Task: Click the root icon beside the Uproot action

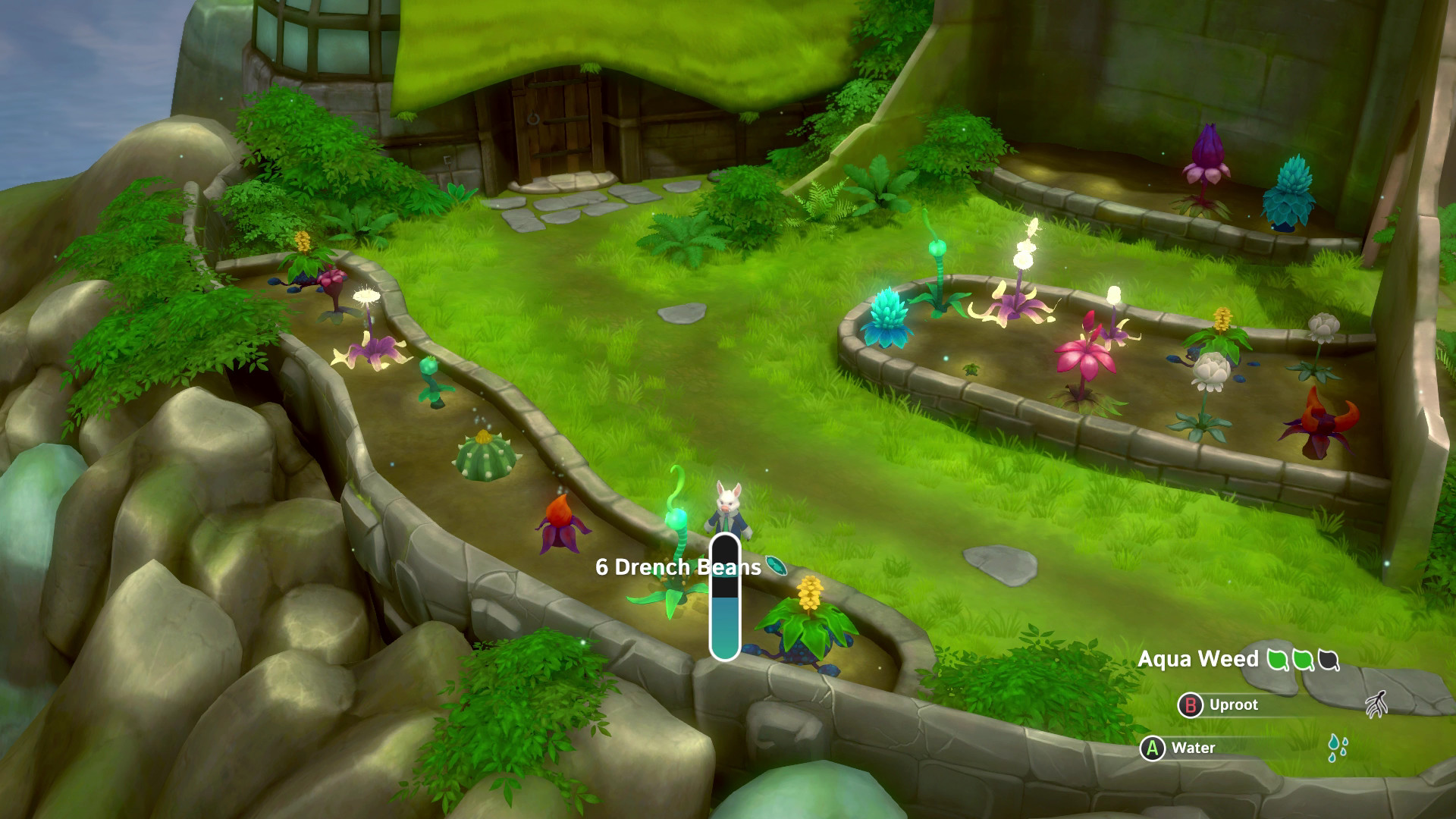Action: coord(1376,705)
